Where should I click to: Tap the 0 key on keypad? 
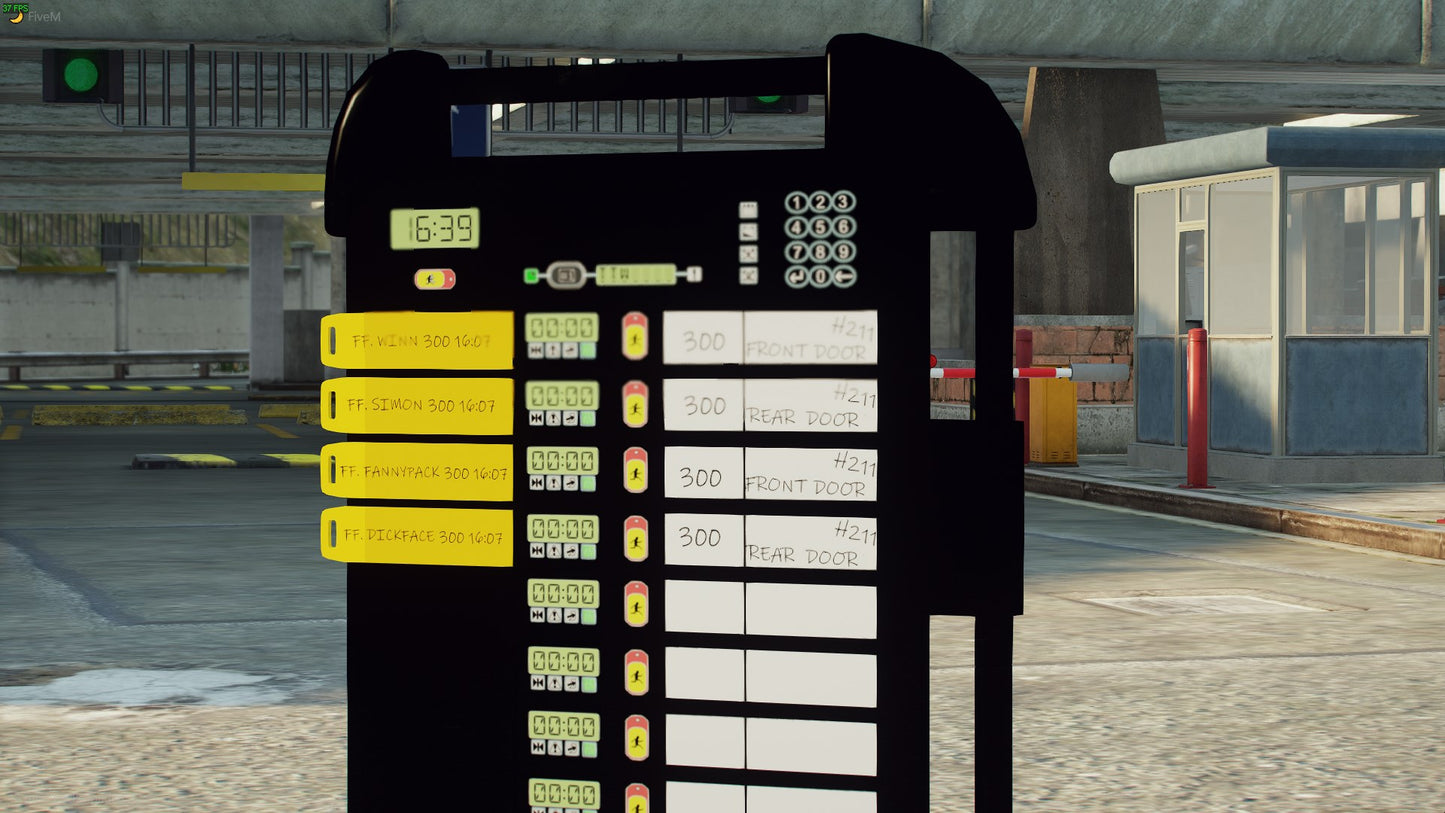[x=821, y=276]
